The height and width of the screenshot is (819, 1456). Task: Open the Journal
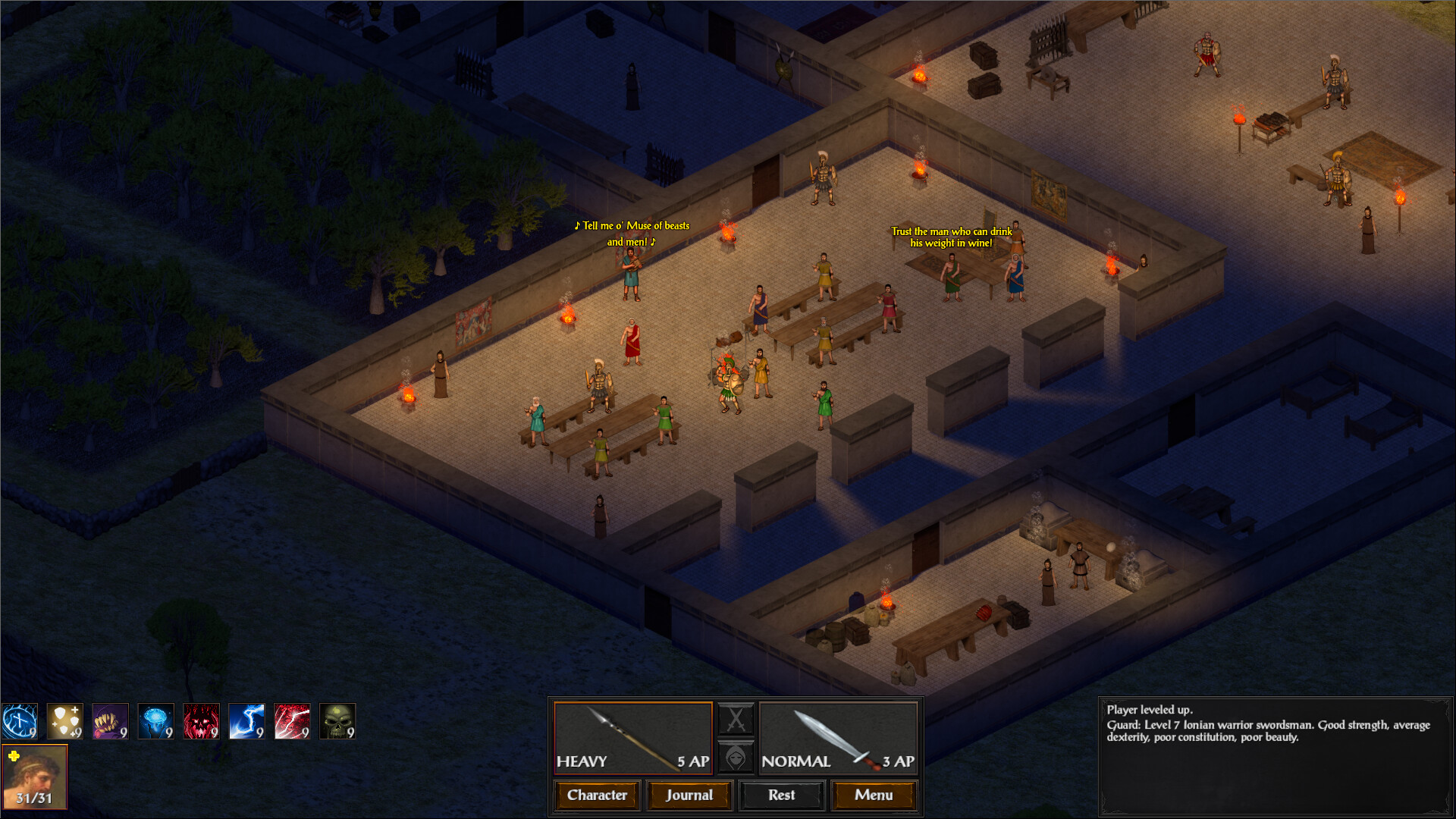click(689, 795)
